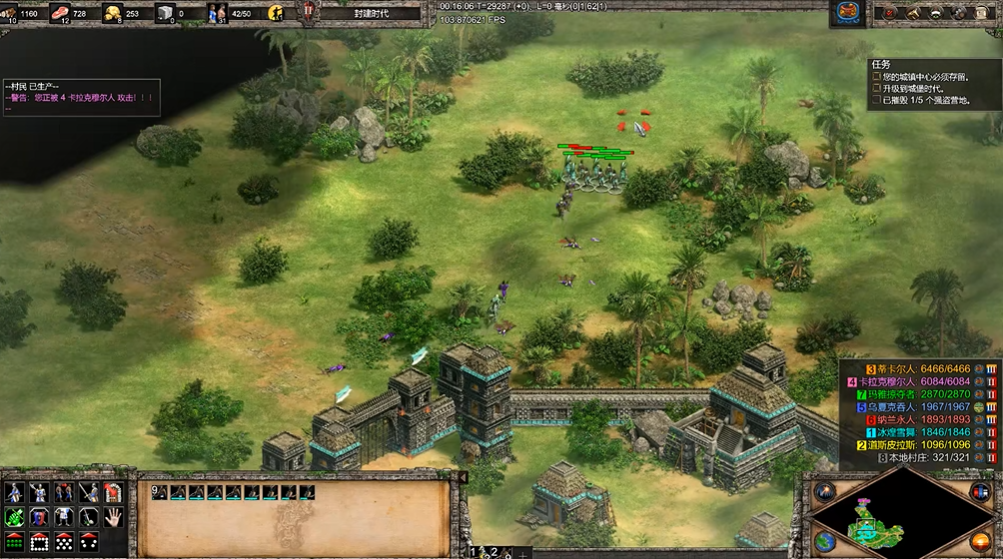The width and height of the screenshot is (1003, 559).
Task: Open the diplomacy menu button
Action: pos(935,13)
